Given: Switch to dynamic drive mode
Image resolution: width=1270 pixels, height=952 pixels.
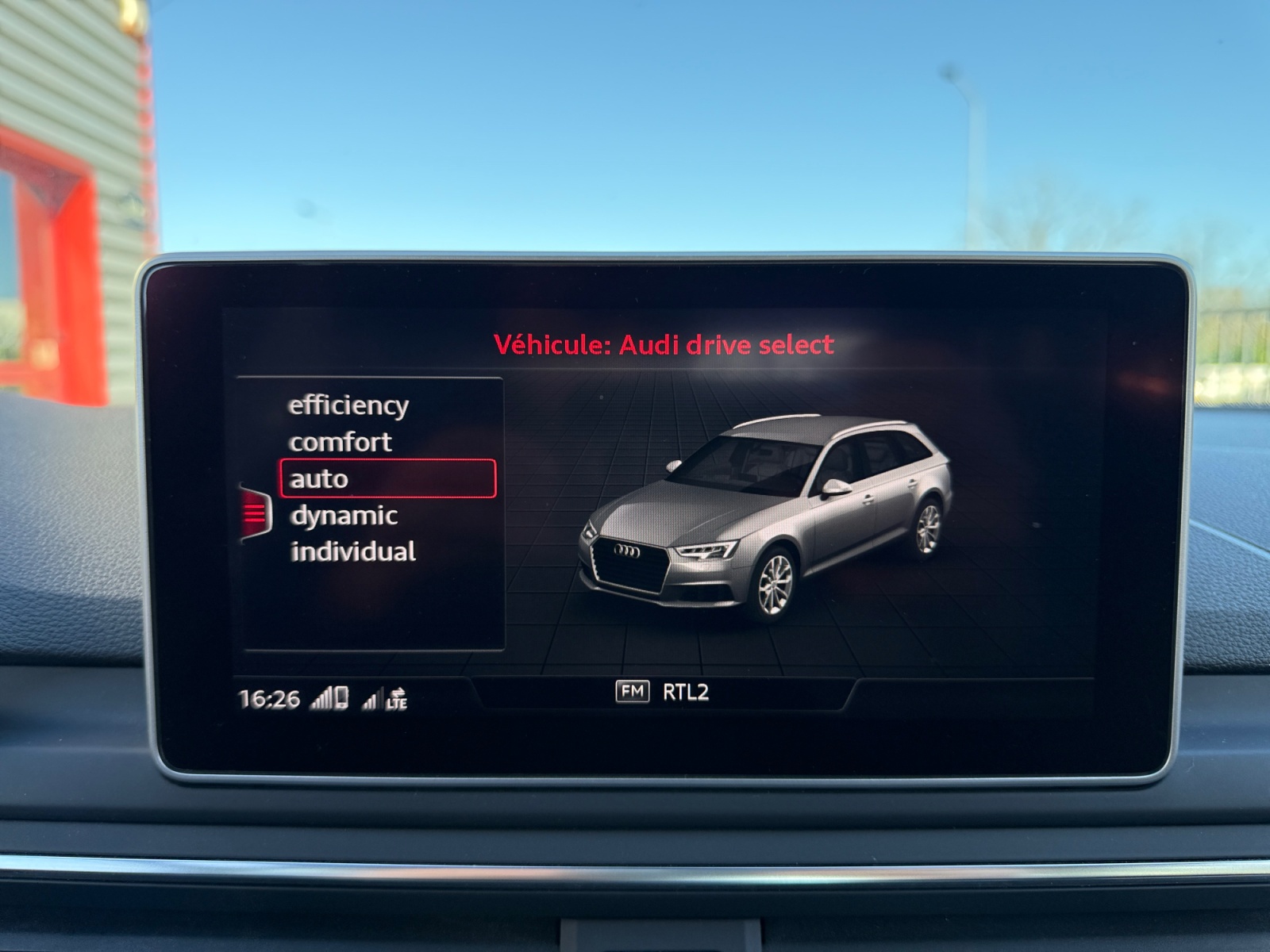Looking at the screenshot, I should pyautogui.click(x=344, y=516).
